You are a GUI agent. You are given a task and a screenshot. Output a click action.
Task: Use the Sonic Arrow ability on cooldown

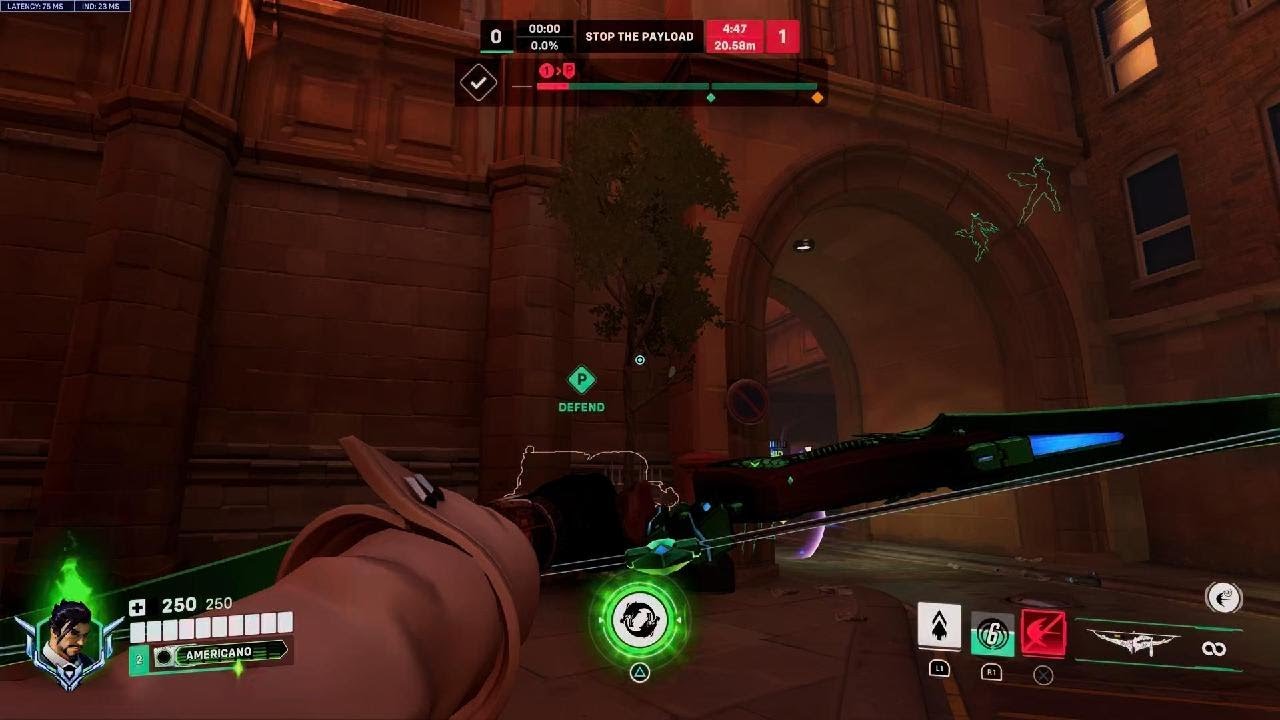click(992, 634)
